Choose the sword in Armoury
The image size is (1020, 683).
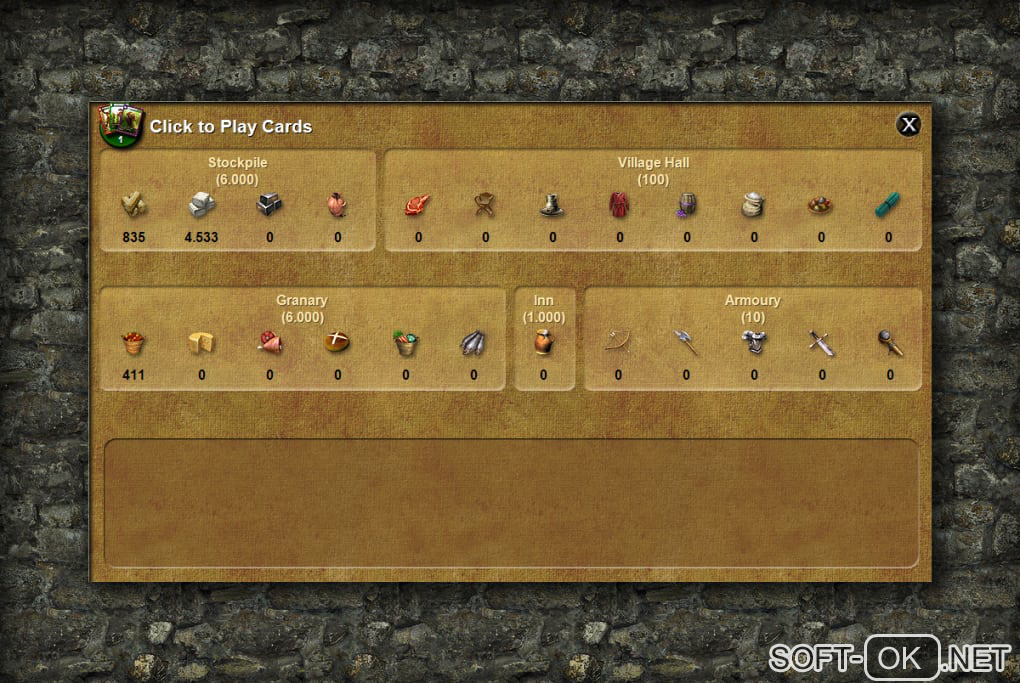(x=821, y=343)
